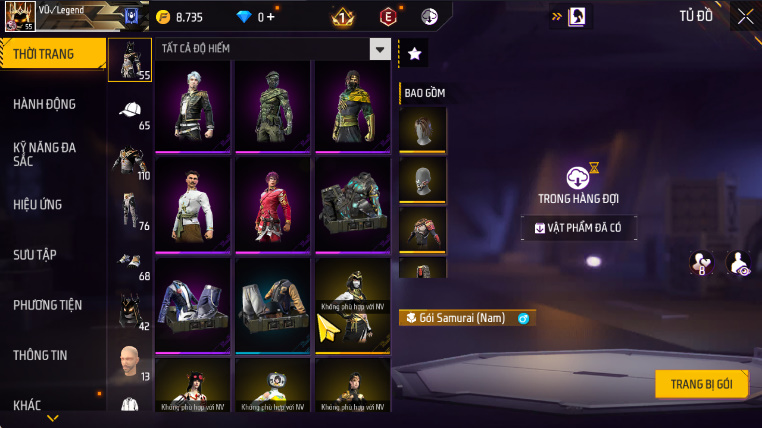
Task: Tap the Vật Phẩm Đã Có button
Action: [x=578, y=228]
